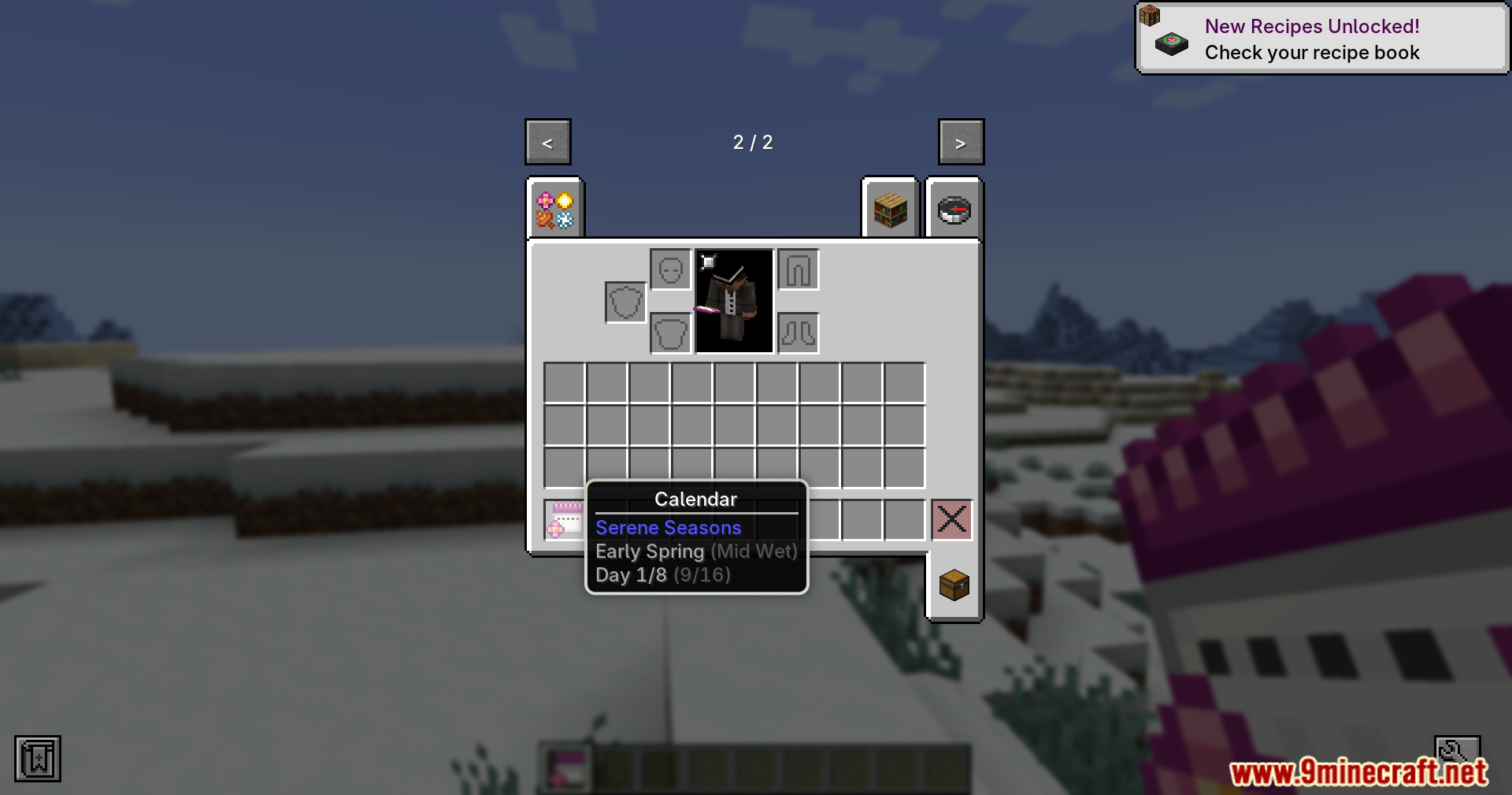Follow the Serene Seasons link
The image size is (1512, 795).
pos(669,527)
